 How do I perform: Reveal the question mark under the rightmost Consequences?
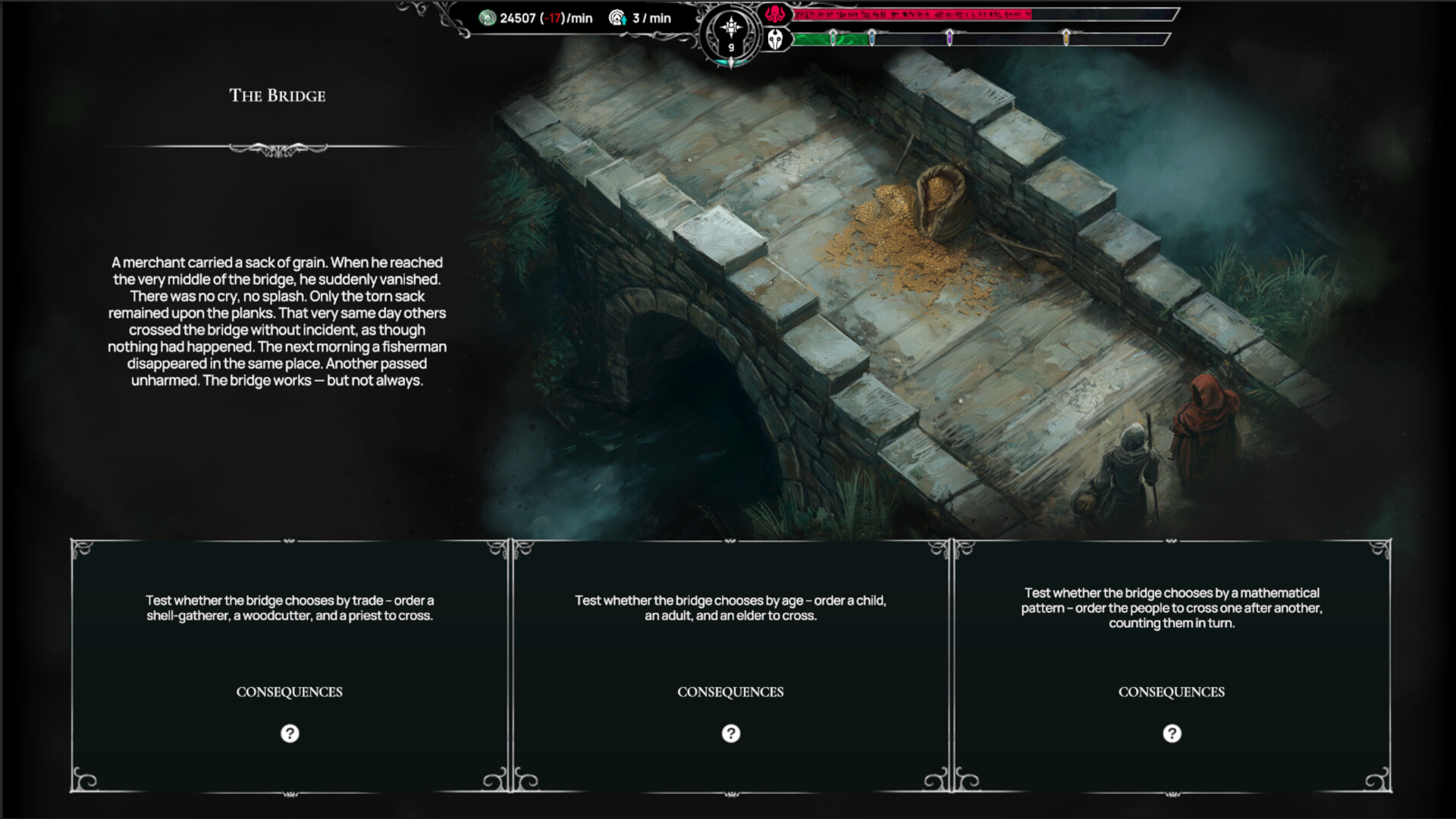[x=1172, y=733]
